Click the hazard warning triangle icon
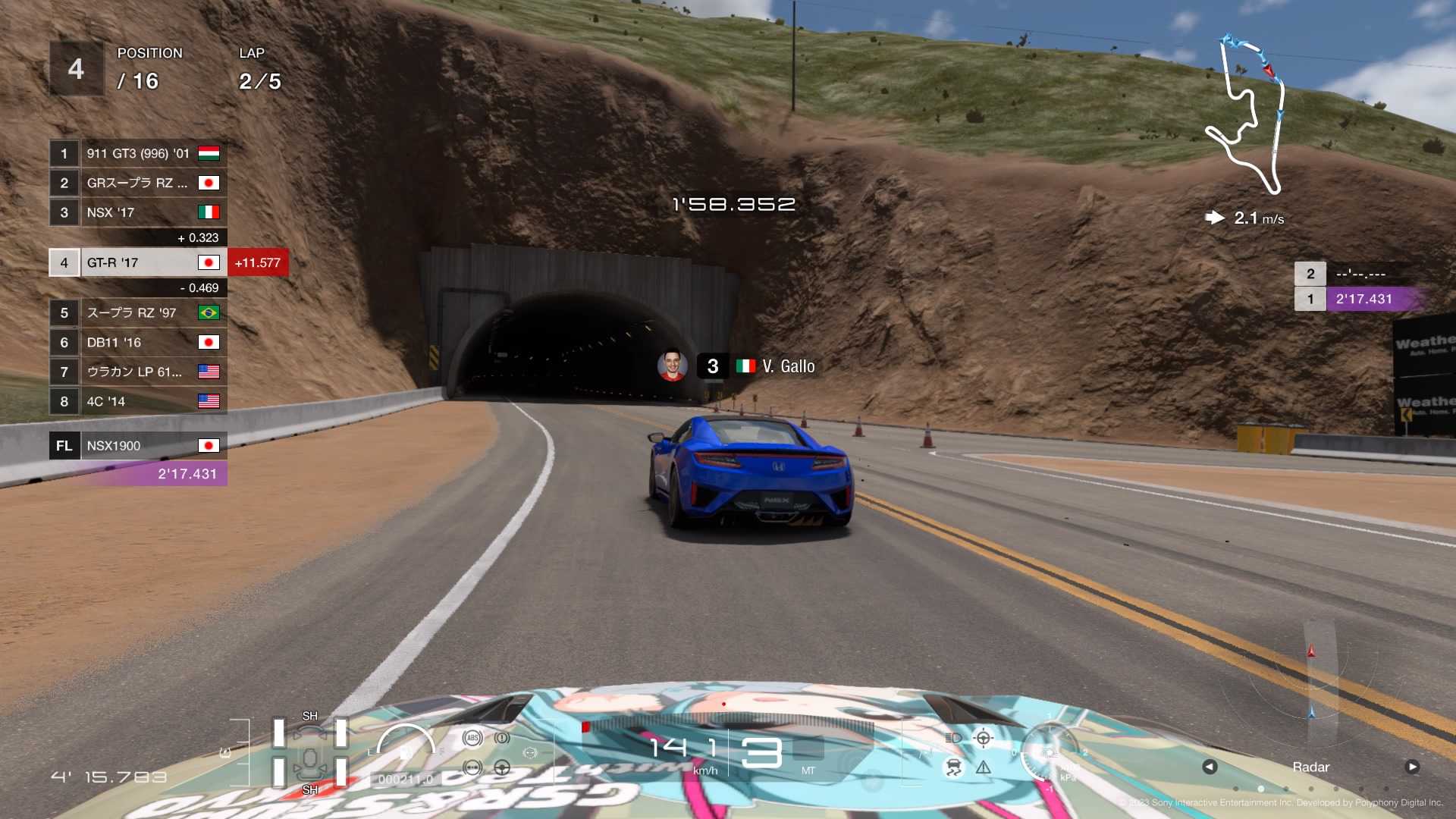The image size is (1456, 819). pyautogui.click(x=984, y=769)
